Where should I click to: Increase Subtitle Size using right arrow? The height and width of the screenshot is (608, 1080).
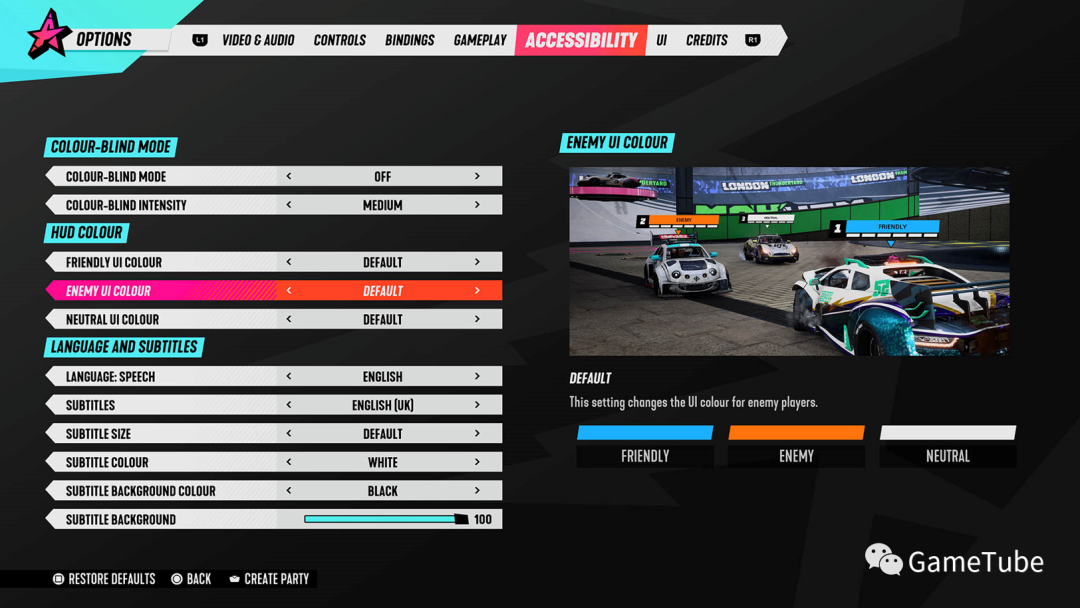click(x=477, y=434)
